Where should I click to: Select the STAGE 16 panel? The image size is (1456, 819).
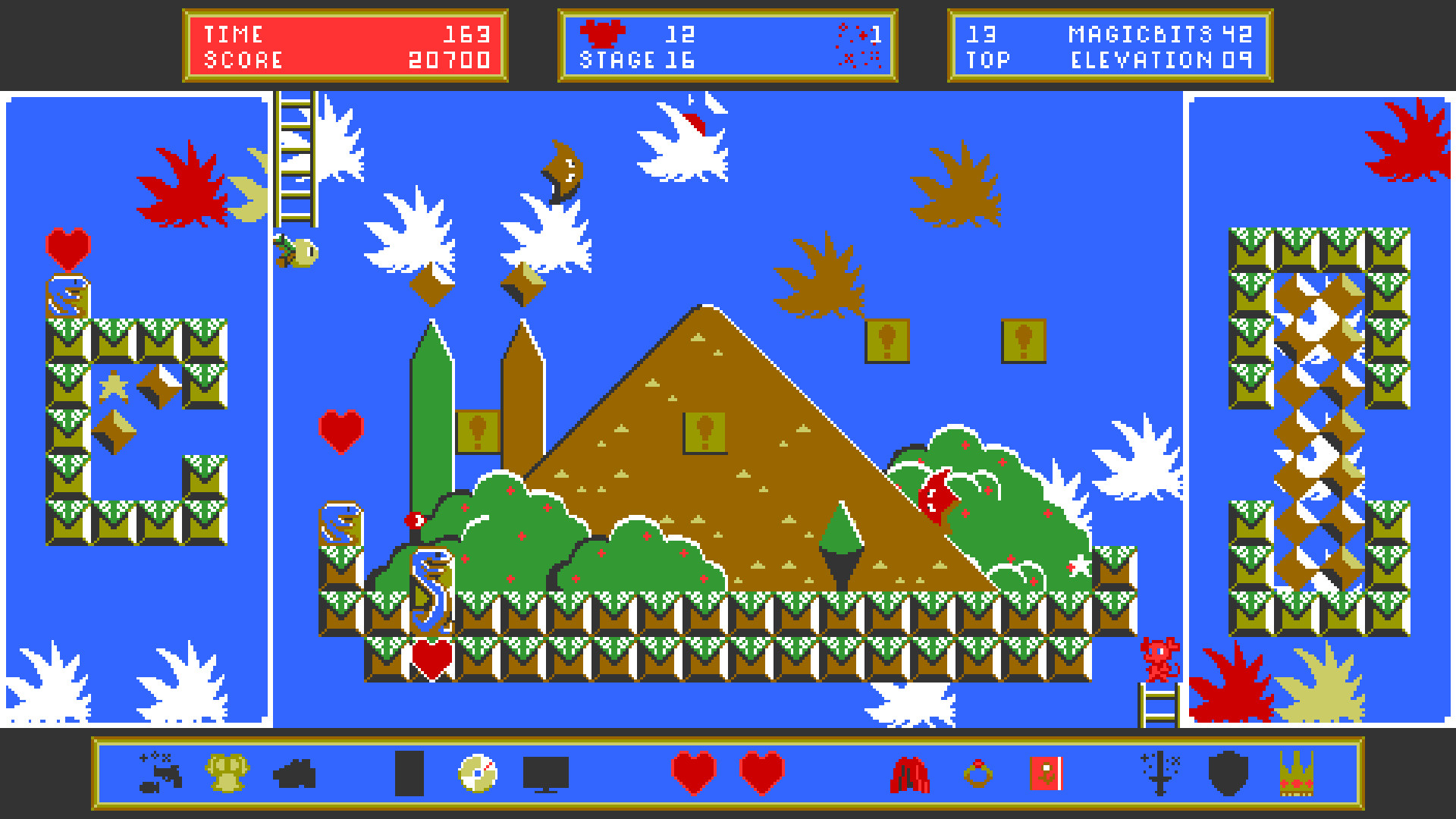726,44
